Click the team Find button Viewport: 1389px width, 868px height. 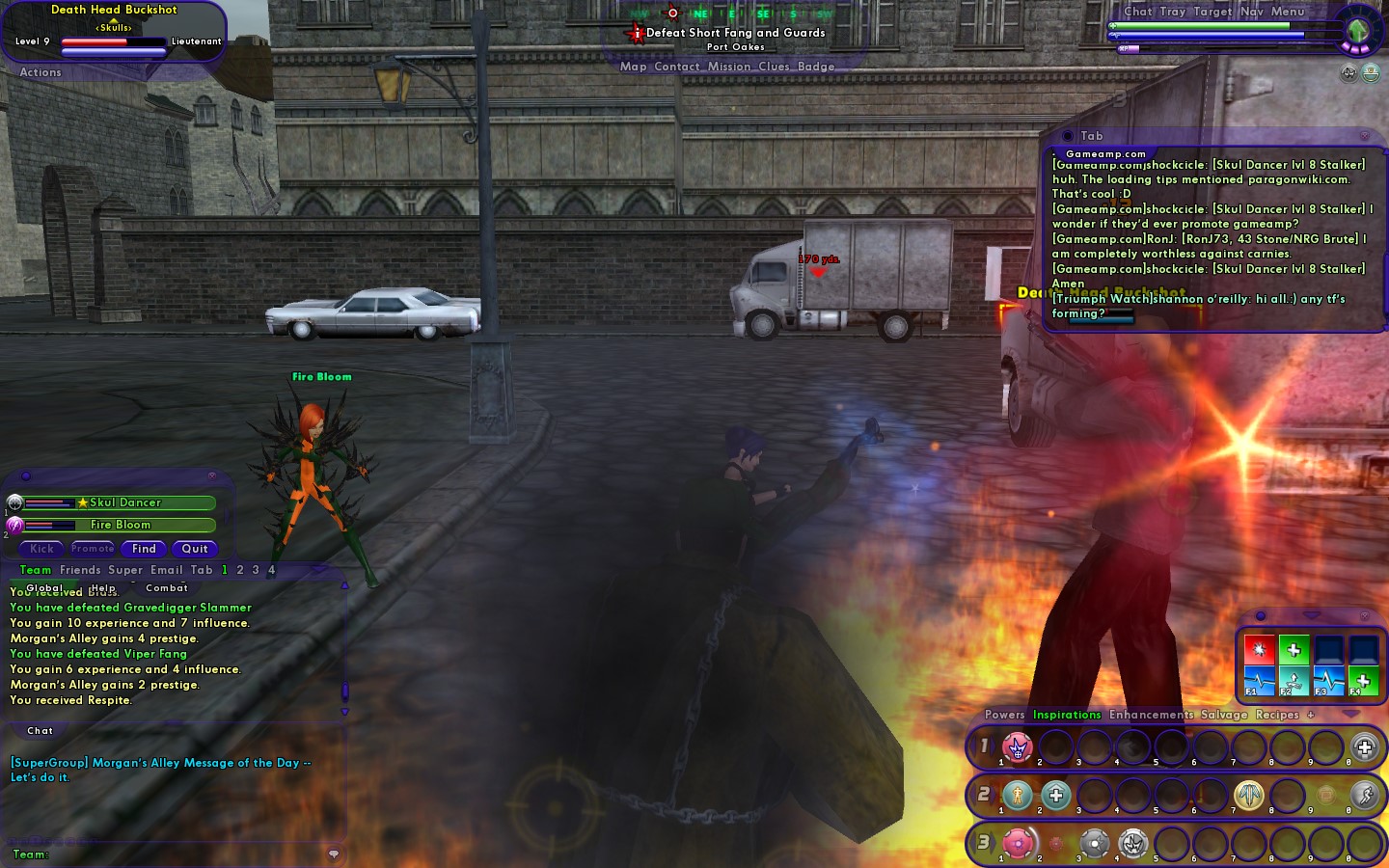pos(144,549)
